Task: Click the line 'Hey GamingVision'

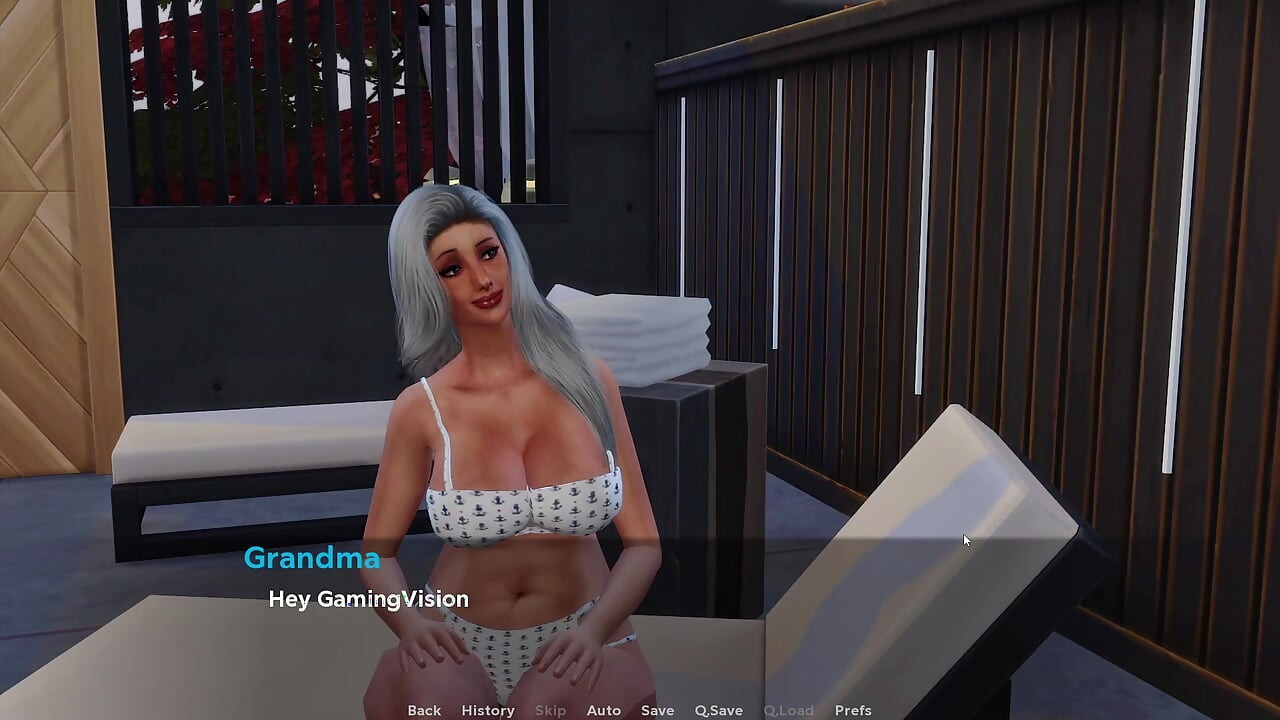Action: click(x=368, y=599)
